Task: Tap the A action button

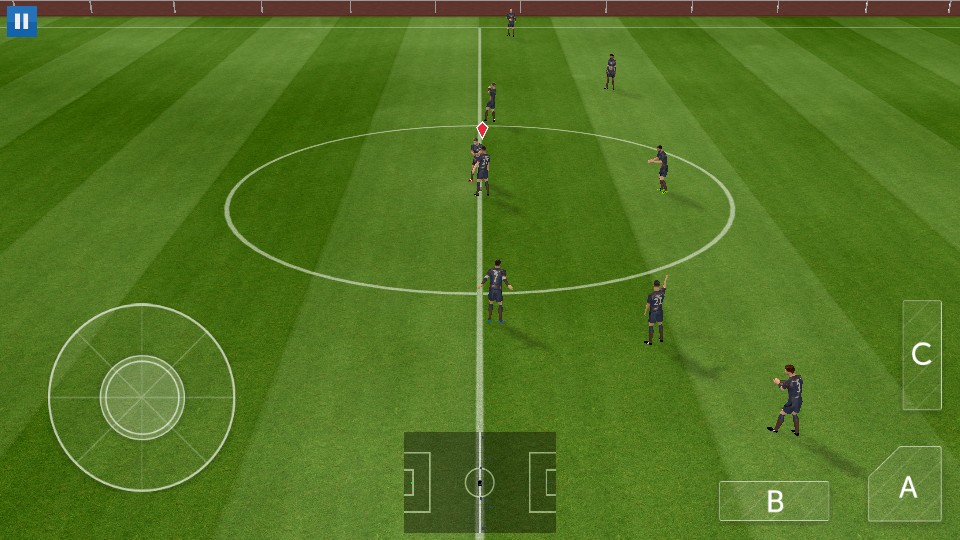Action: pyautogui.click(x=907, y=486)
